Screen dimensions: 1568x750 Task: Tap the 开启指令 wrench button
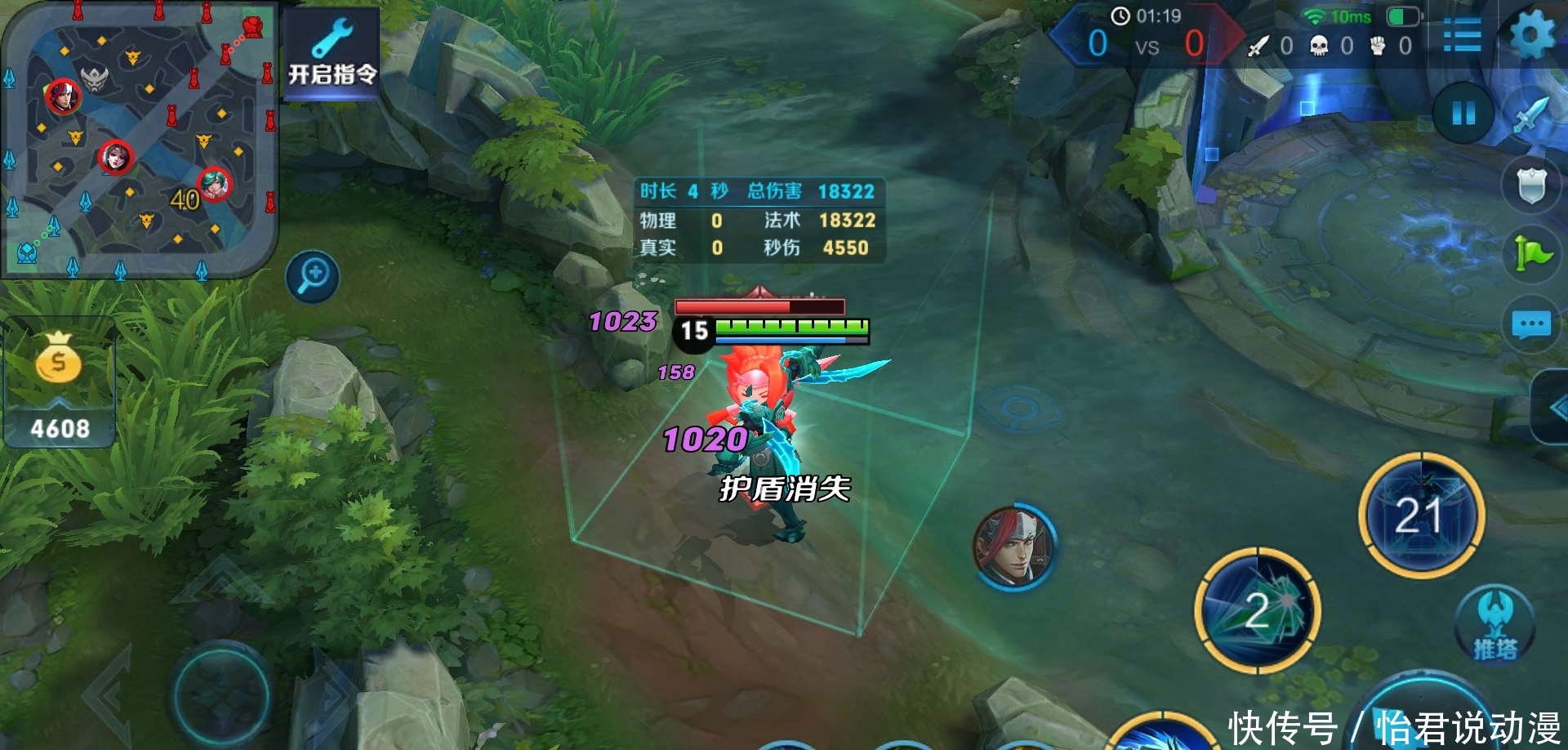pyautogui.click(x=332, y=54)
